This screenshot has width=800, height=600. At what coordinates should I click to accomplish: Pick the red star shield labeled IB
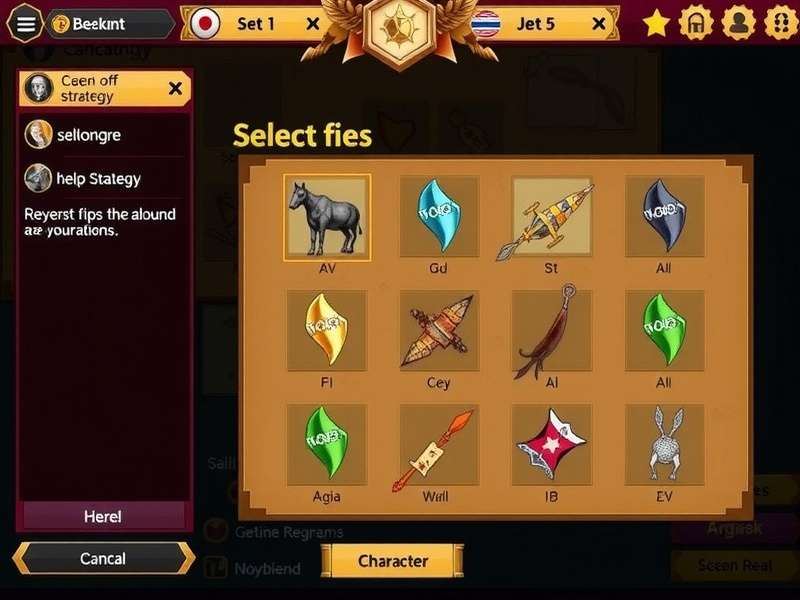[551, 444]
